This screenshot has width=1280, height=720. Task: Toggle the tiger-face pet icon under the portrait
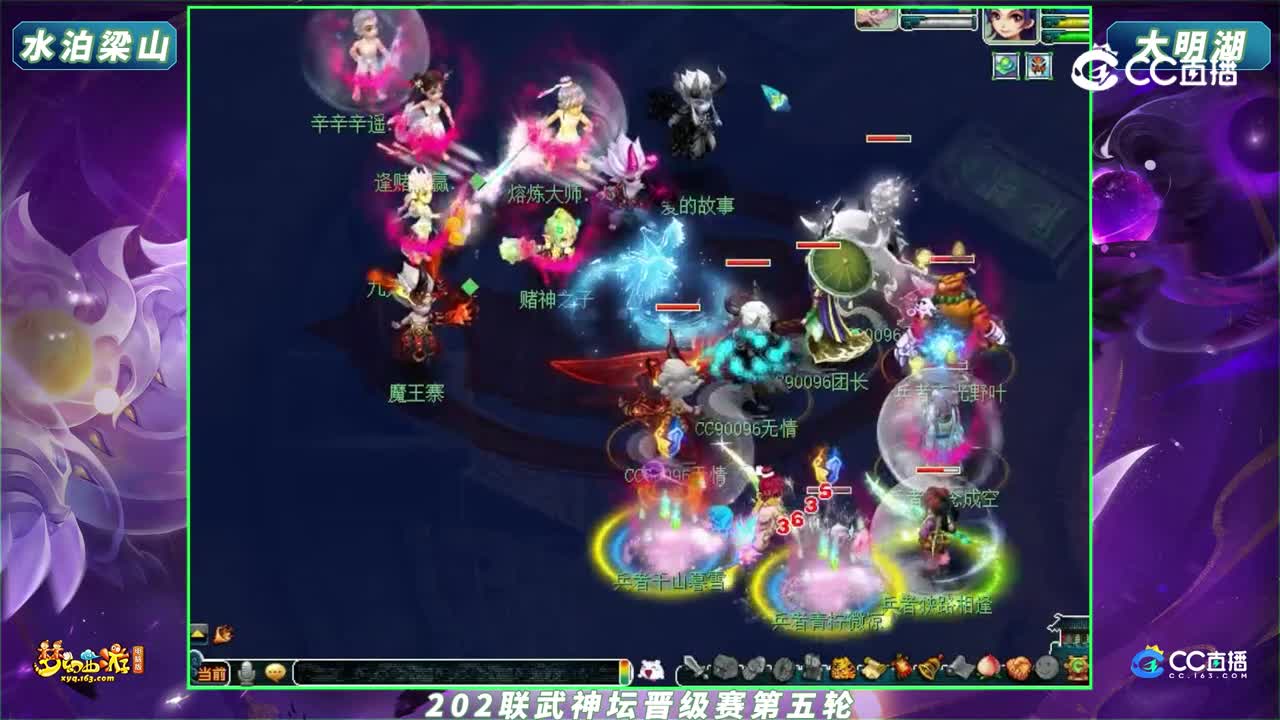[x=1039, y=65]
